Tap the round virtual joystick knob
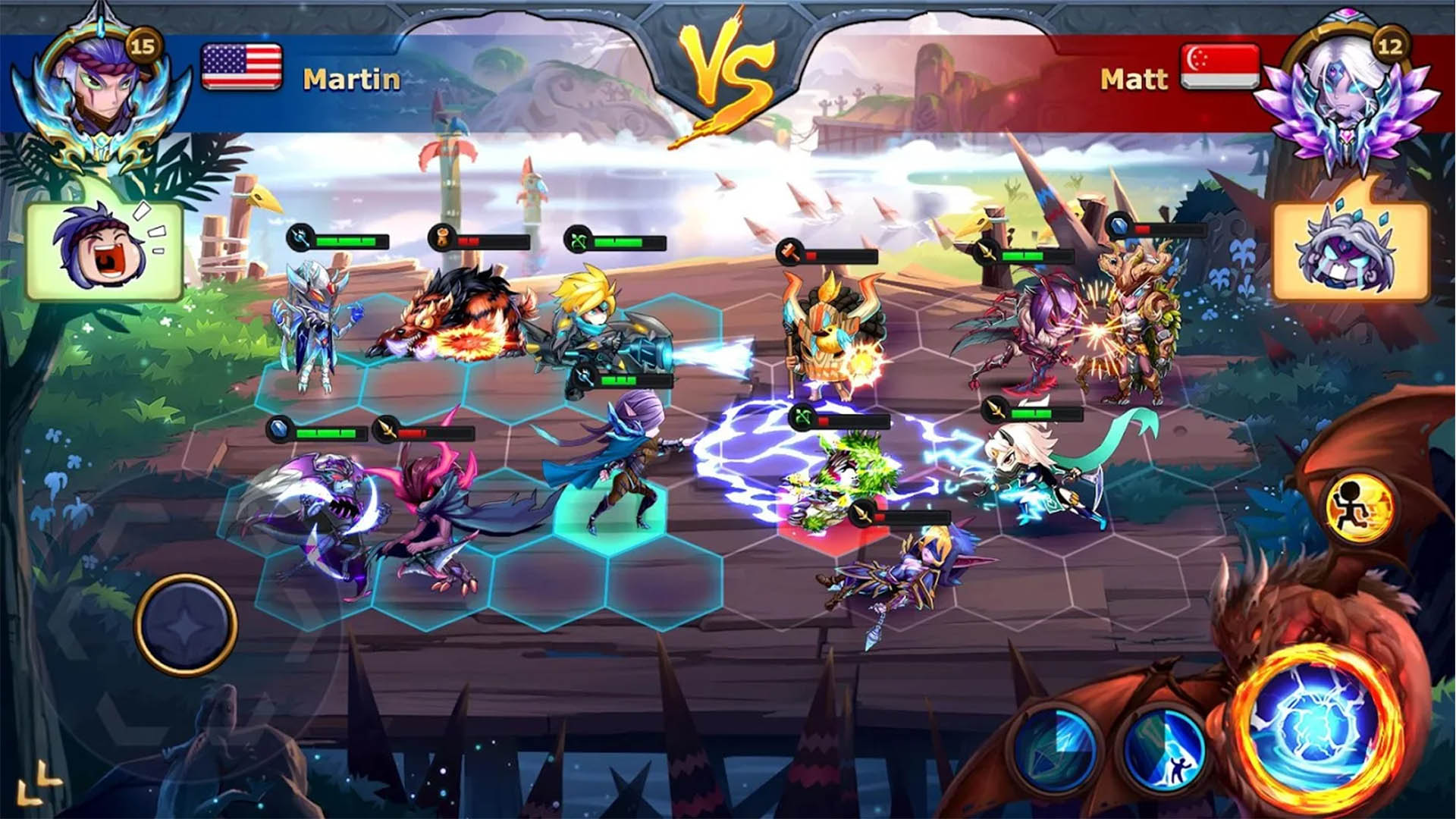Screen dimensions: 1456x819 pyautogui.click(x=186, y=625)
